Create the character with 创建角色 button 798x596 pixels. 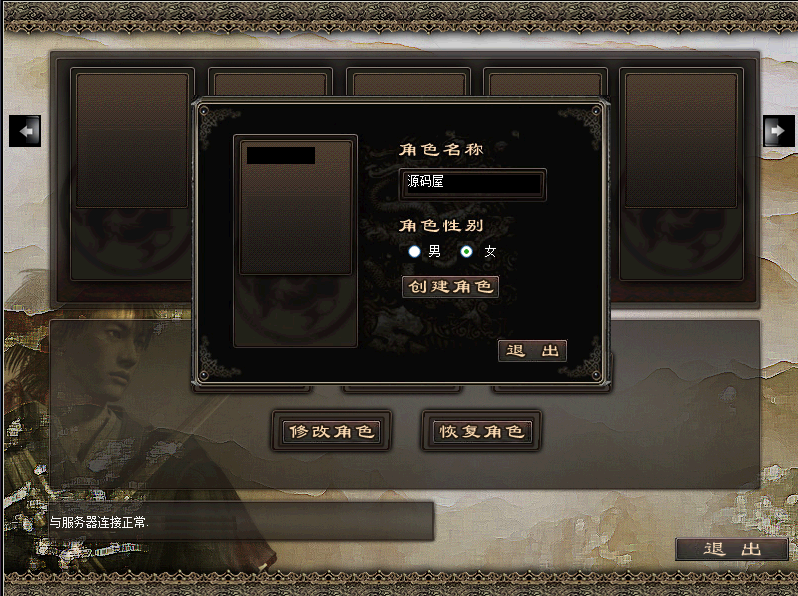coord(450,287)
